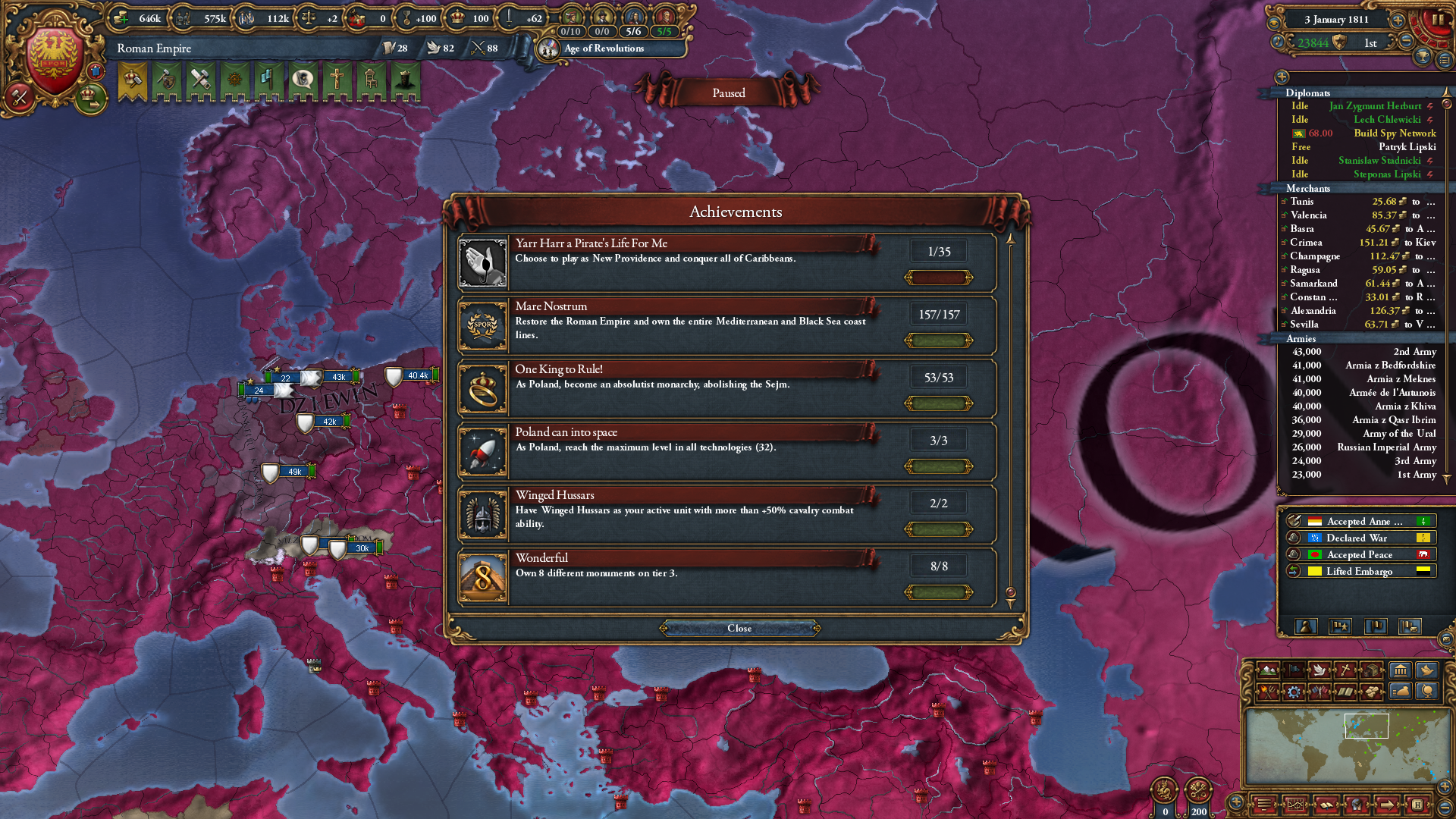The height and width of the screenshot is (819, 1456).
Task: Select the Stability tab with the chair icon
Action: 372,80
